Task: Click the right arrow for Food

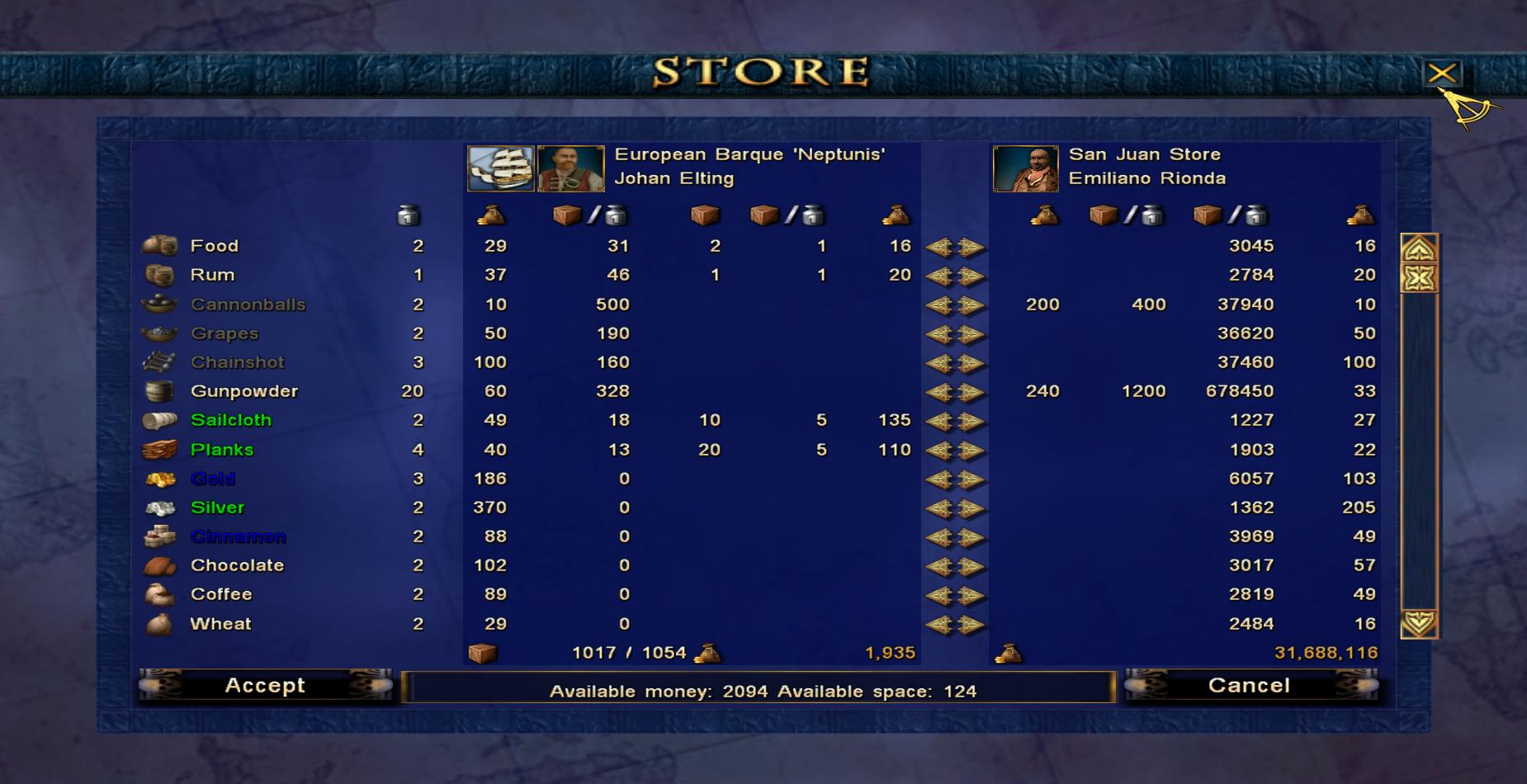Action: pos(972,247)
